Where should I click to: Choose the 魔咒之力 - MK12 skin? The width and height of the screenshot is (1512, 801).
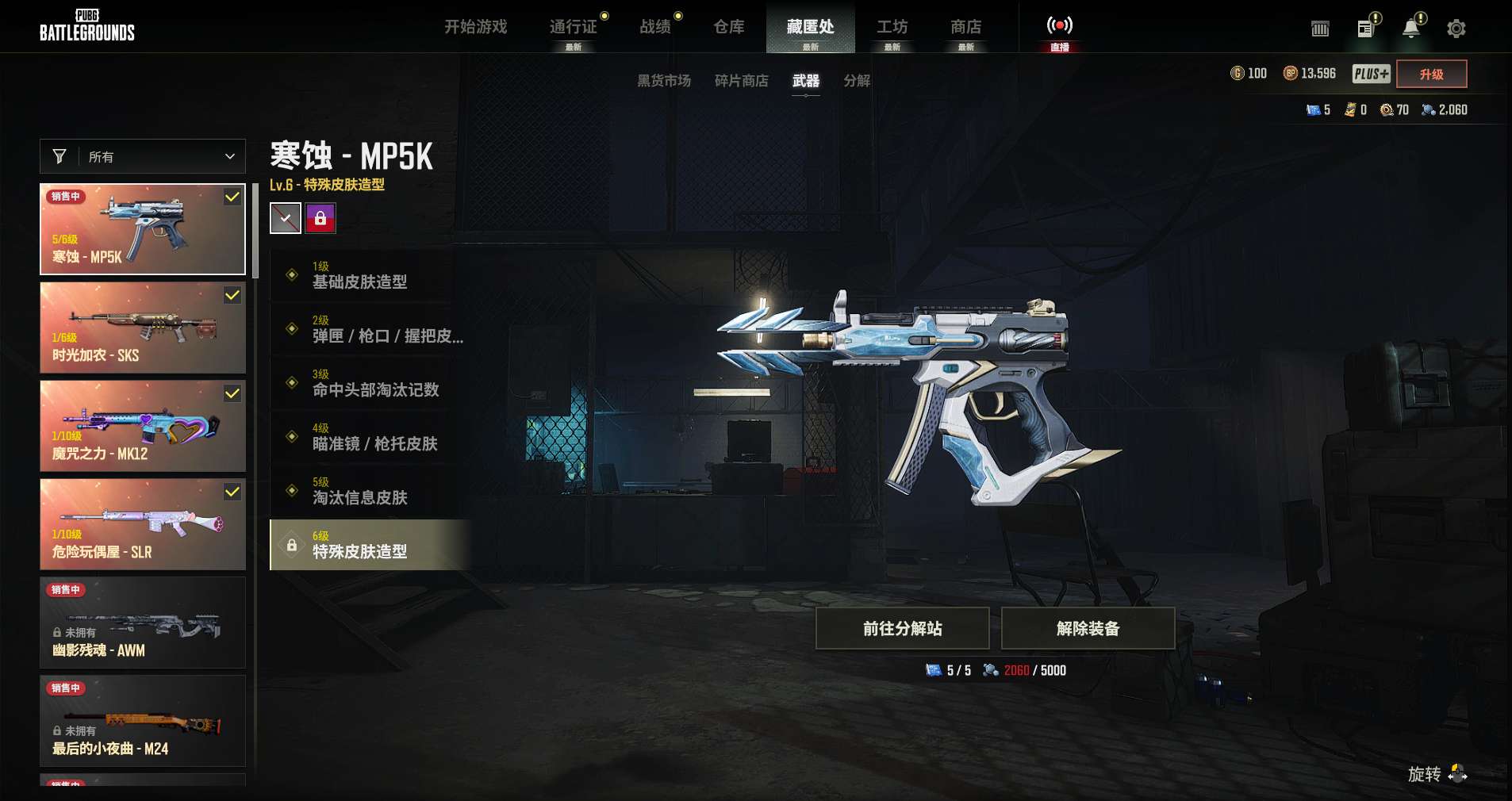(143, 426)
